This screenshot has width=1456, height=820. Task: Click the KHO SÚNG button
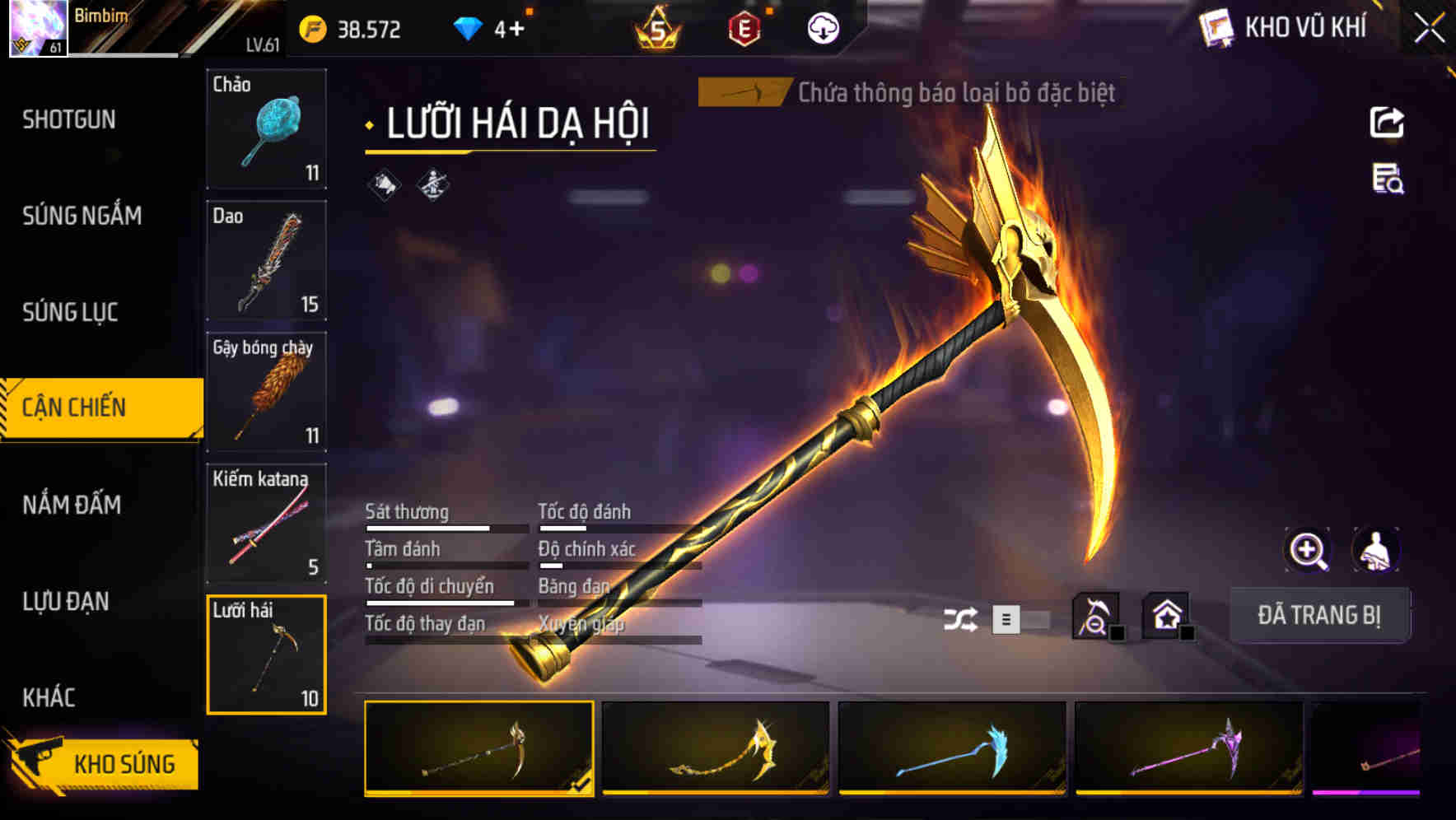click(x=122, y=762)
